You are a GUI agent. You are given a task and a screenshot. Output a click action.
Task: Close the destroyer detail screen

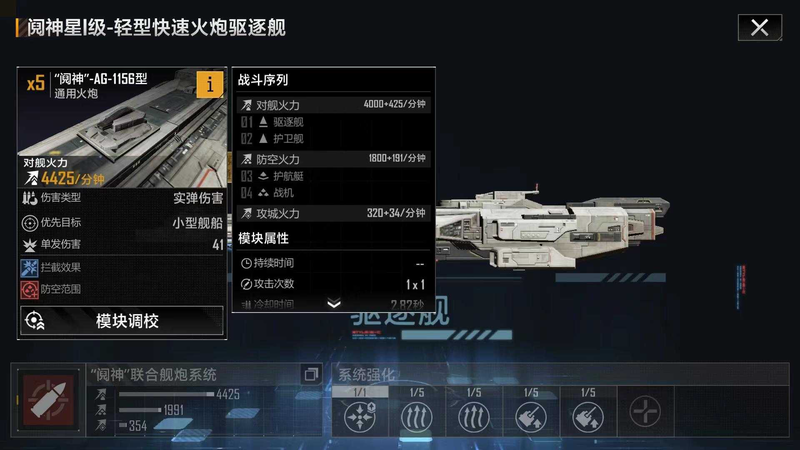(x=759, y=27)
